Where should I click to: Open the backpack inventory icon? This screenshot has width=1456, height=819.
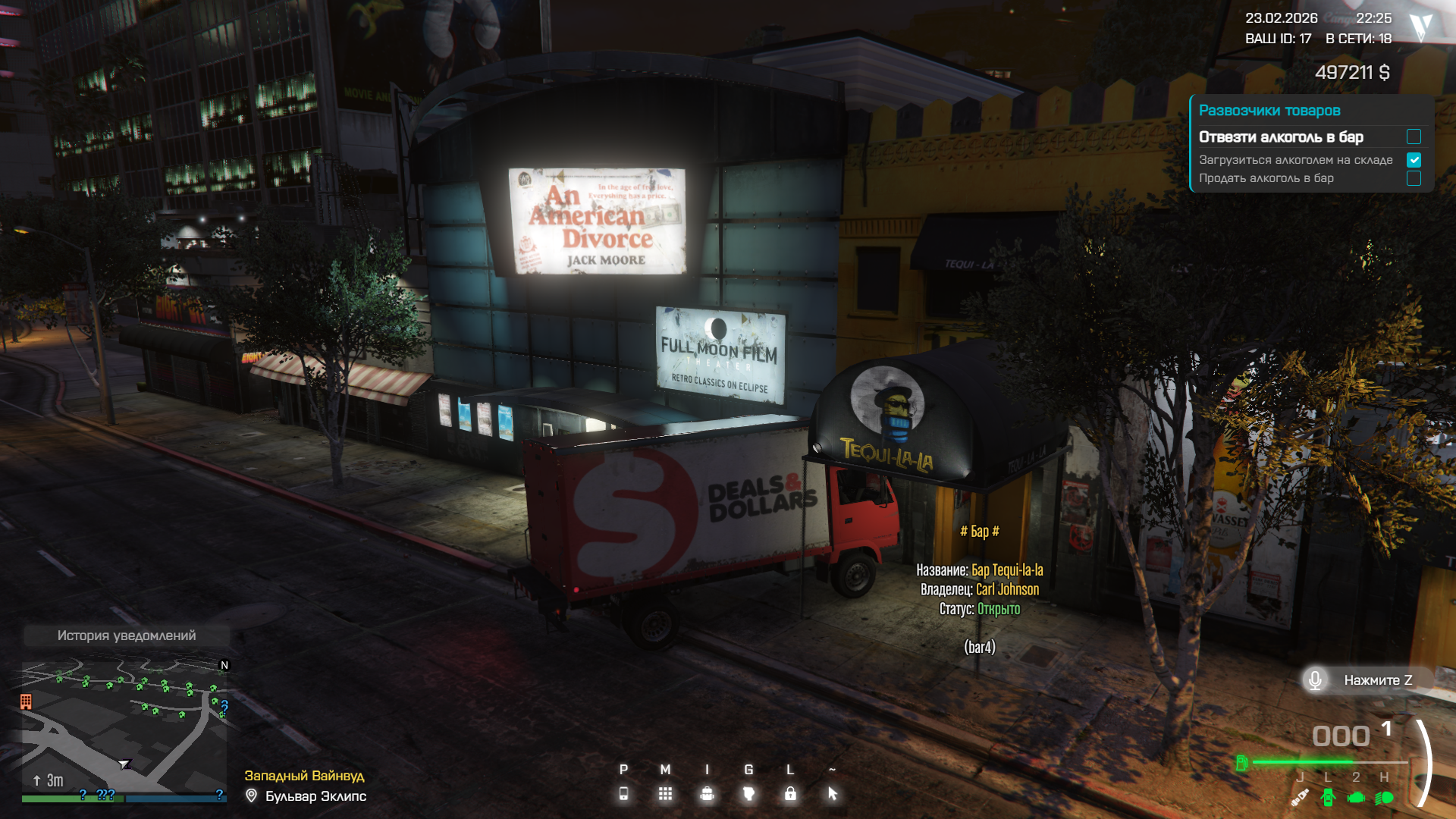(707, 793)
